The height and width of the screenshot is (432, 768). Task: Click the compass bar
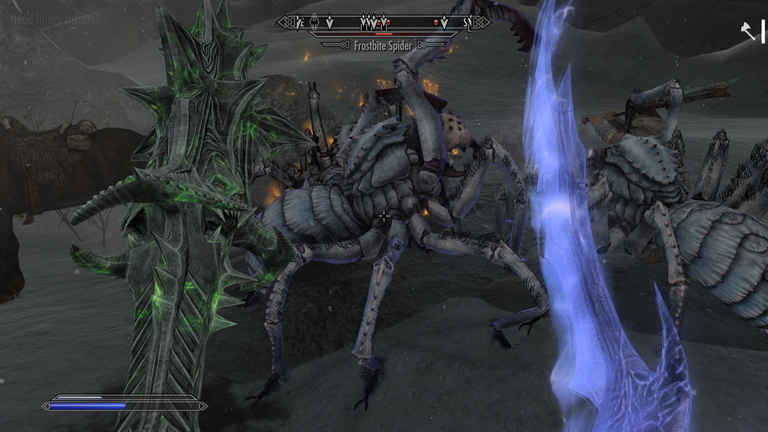(x=384, y=21)
